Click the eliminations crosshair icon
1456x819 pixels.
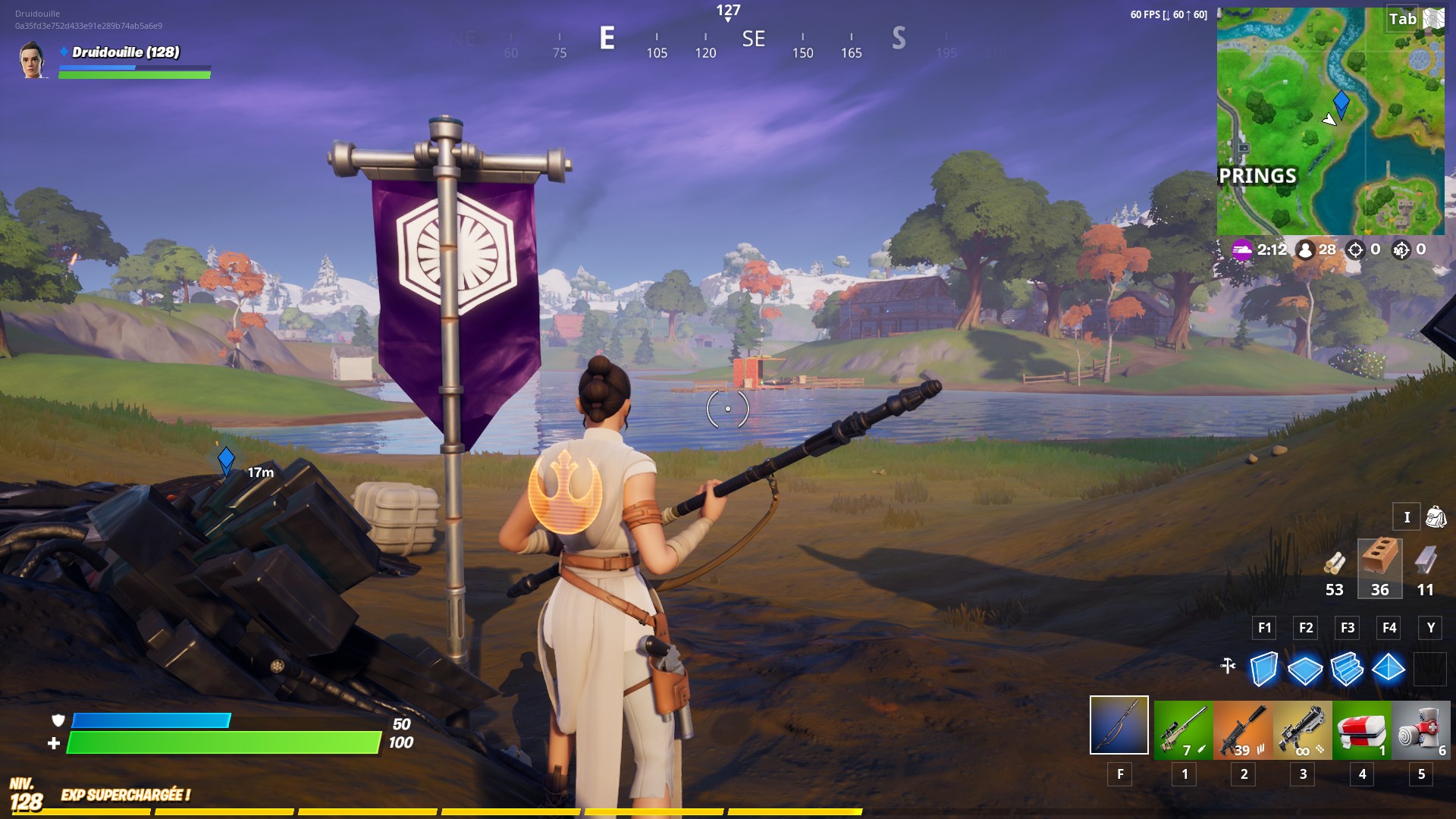pyautogui.click(x=1354, y=249)
